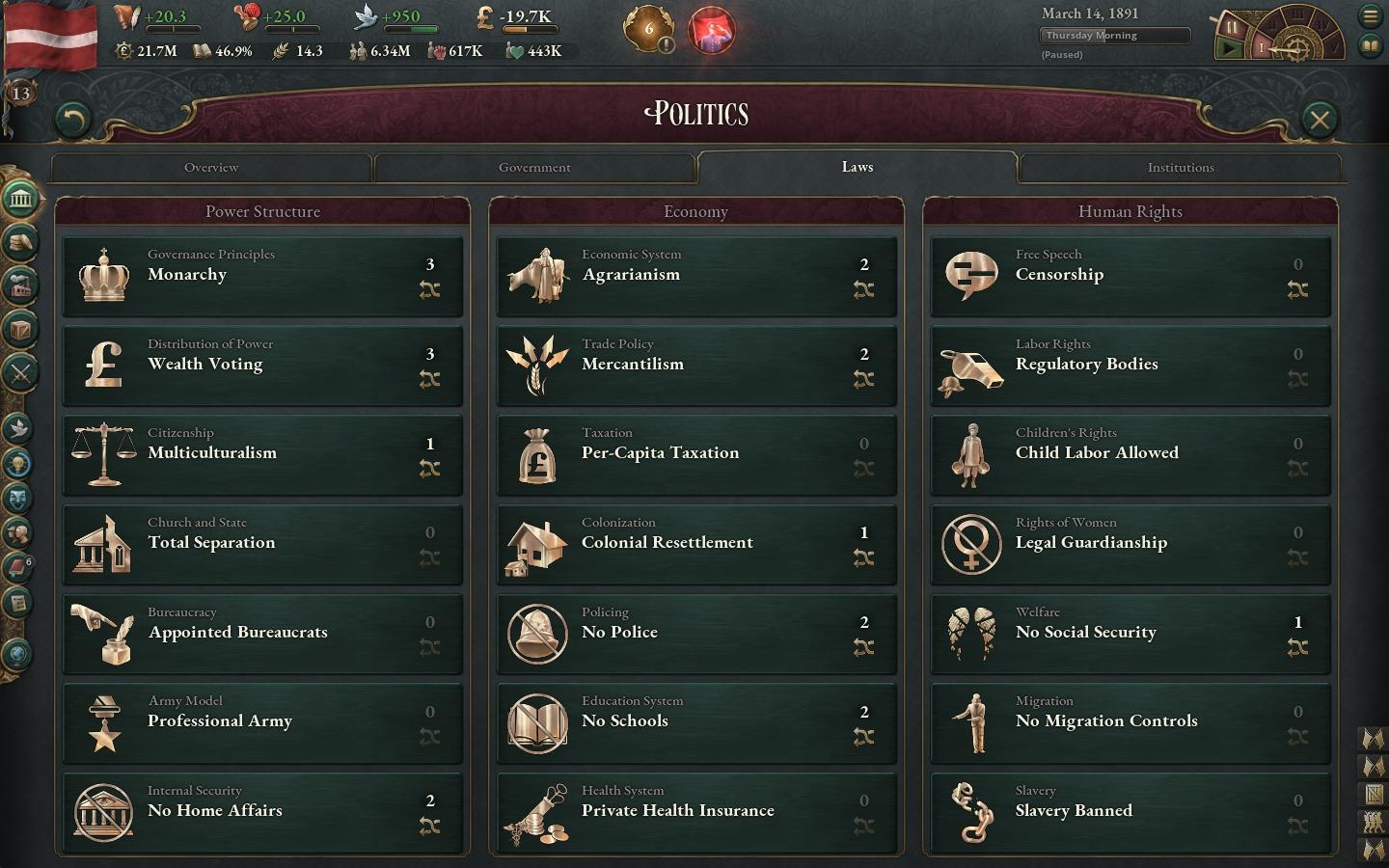Image resolution: width=1389 pixels, height=868 pixels.
Task: Select the No Schools education law
Action: pos(696,722)
